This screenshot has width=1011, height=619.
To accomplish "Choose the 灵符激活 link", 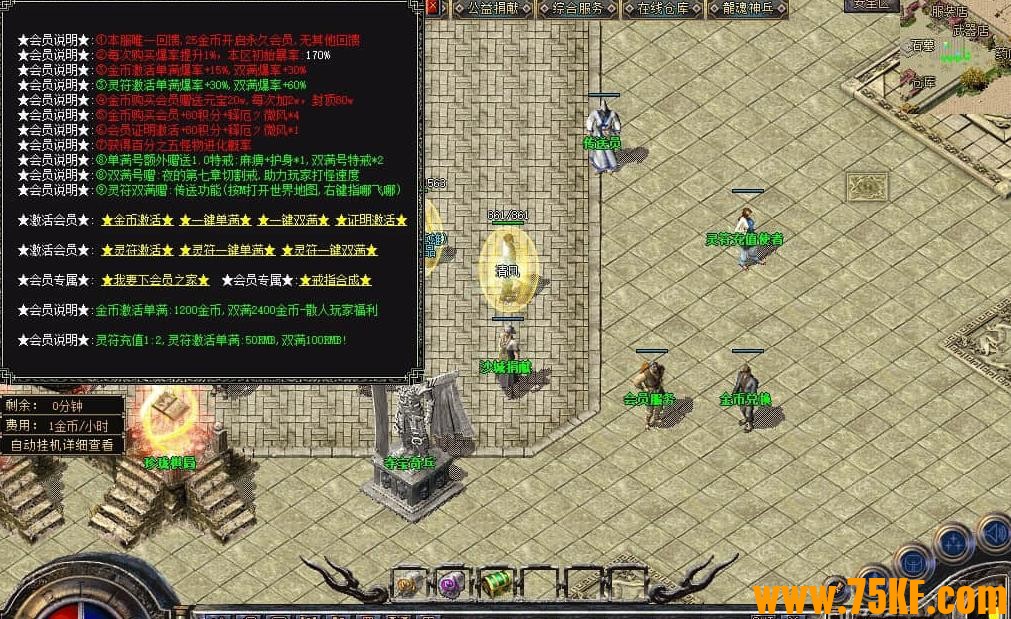I will (138, 250).
